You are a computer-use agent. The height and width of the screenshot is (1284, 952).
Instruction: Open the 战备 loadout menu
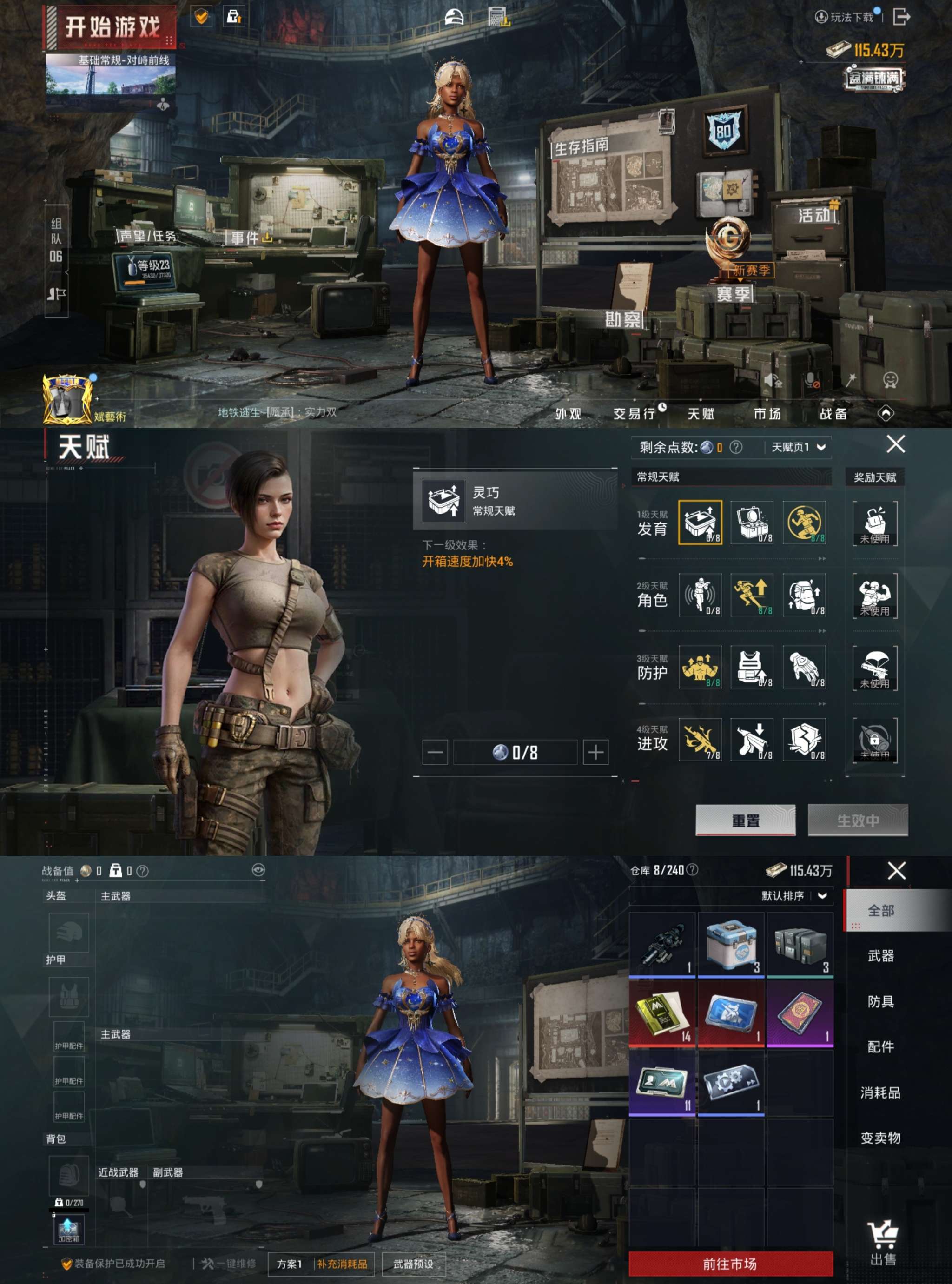[833, 413]
